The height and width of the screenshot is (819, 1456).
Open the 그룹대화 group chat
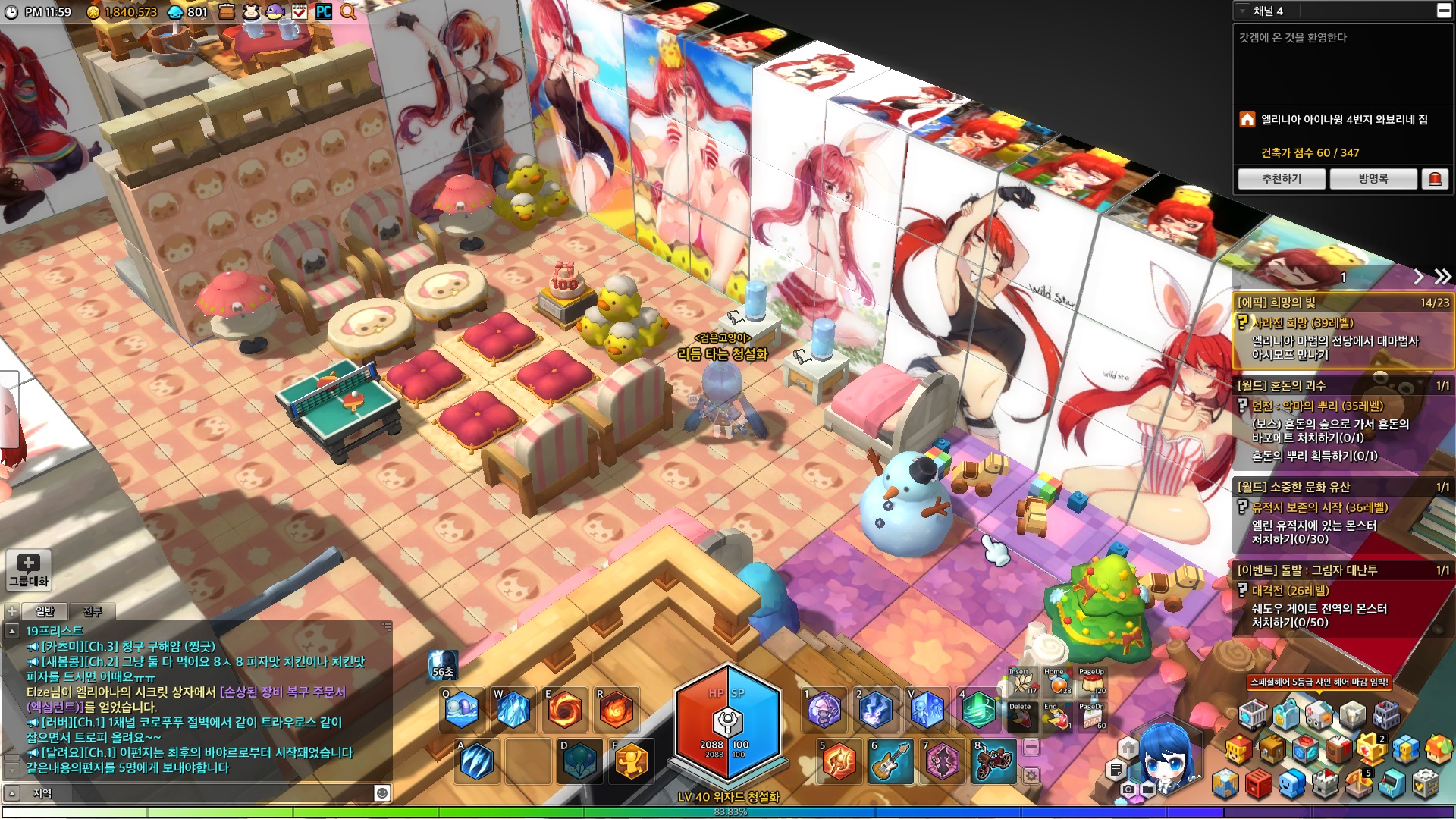tap(29, 570)
